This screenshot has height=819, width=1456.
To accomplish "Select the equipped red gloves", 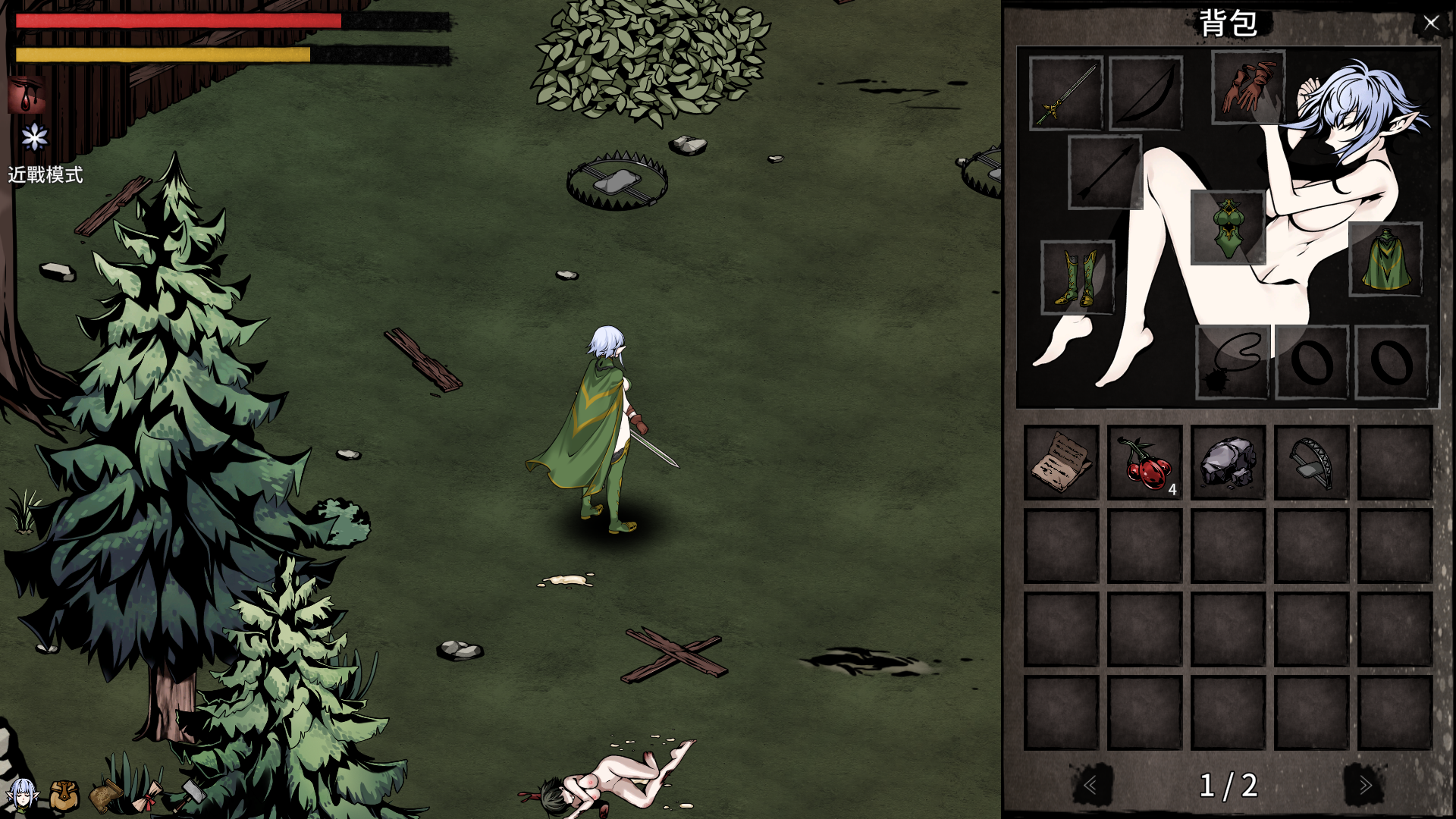I will pyautogui.click(x=1247, y=87).
